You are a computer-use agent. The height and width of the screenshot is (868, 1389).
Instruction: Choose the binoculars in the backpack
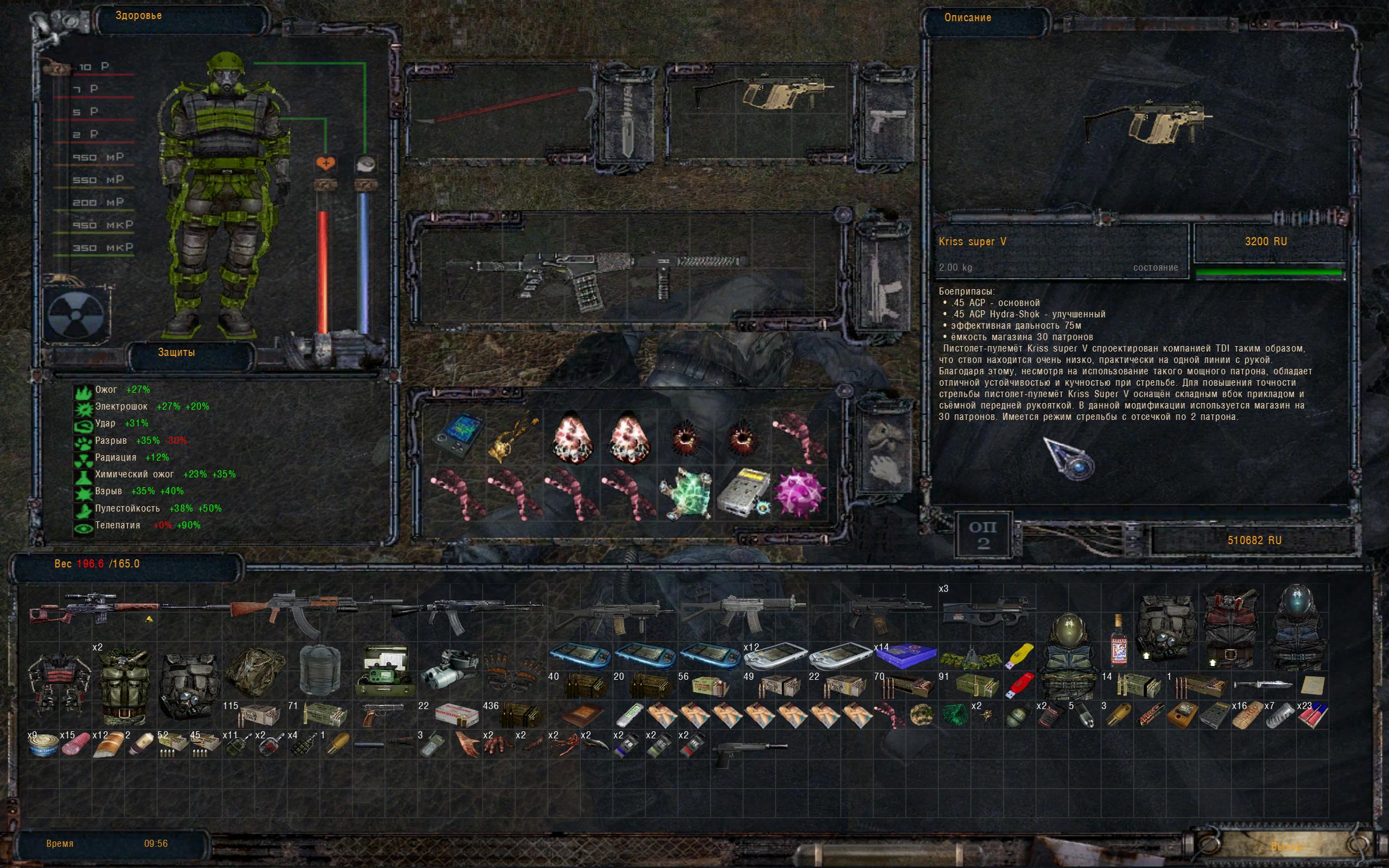click(449, 668)
